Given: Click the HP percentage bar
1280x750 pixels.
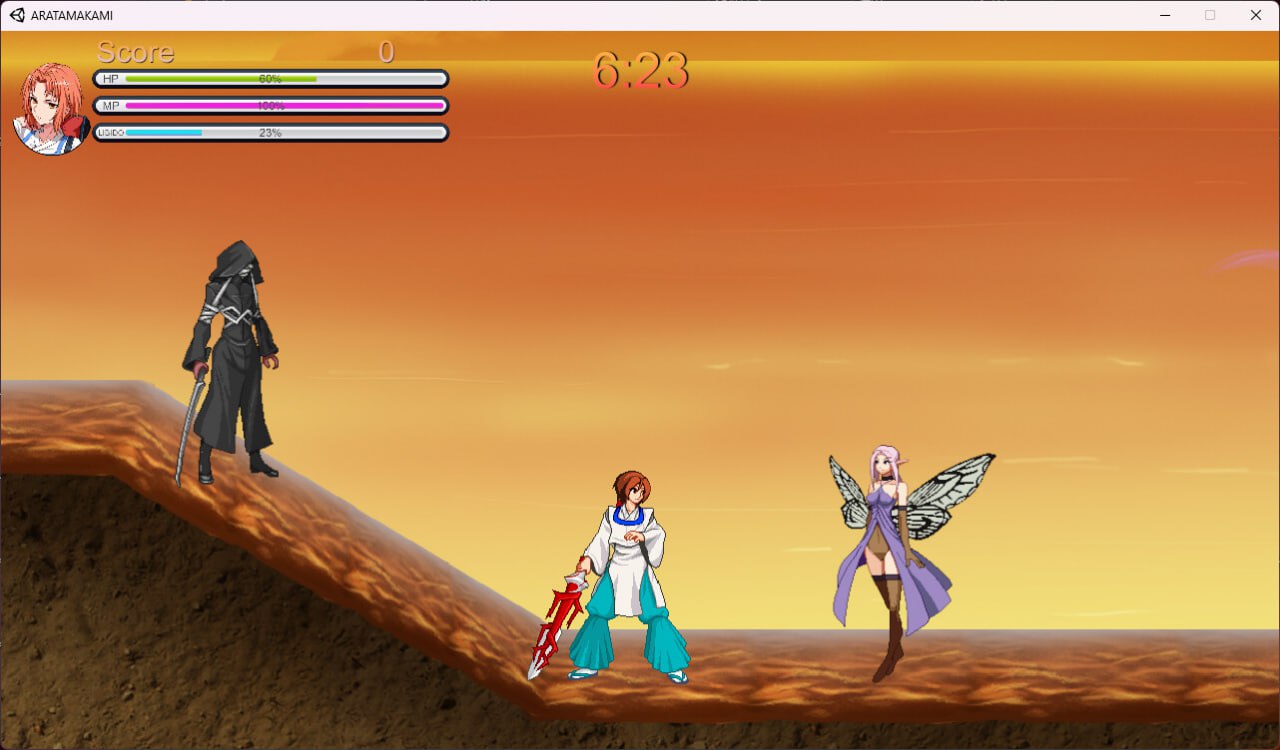Looking at the screenshot, I should [x=270, y=78].
